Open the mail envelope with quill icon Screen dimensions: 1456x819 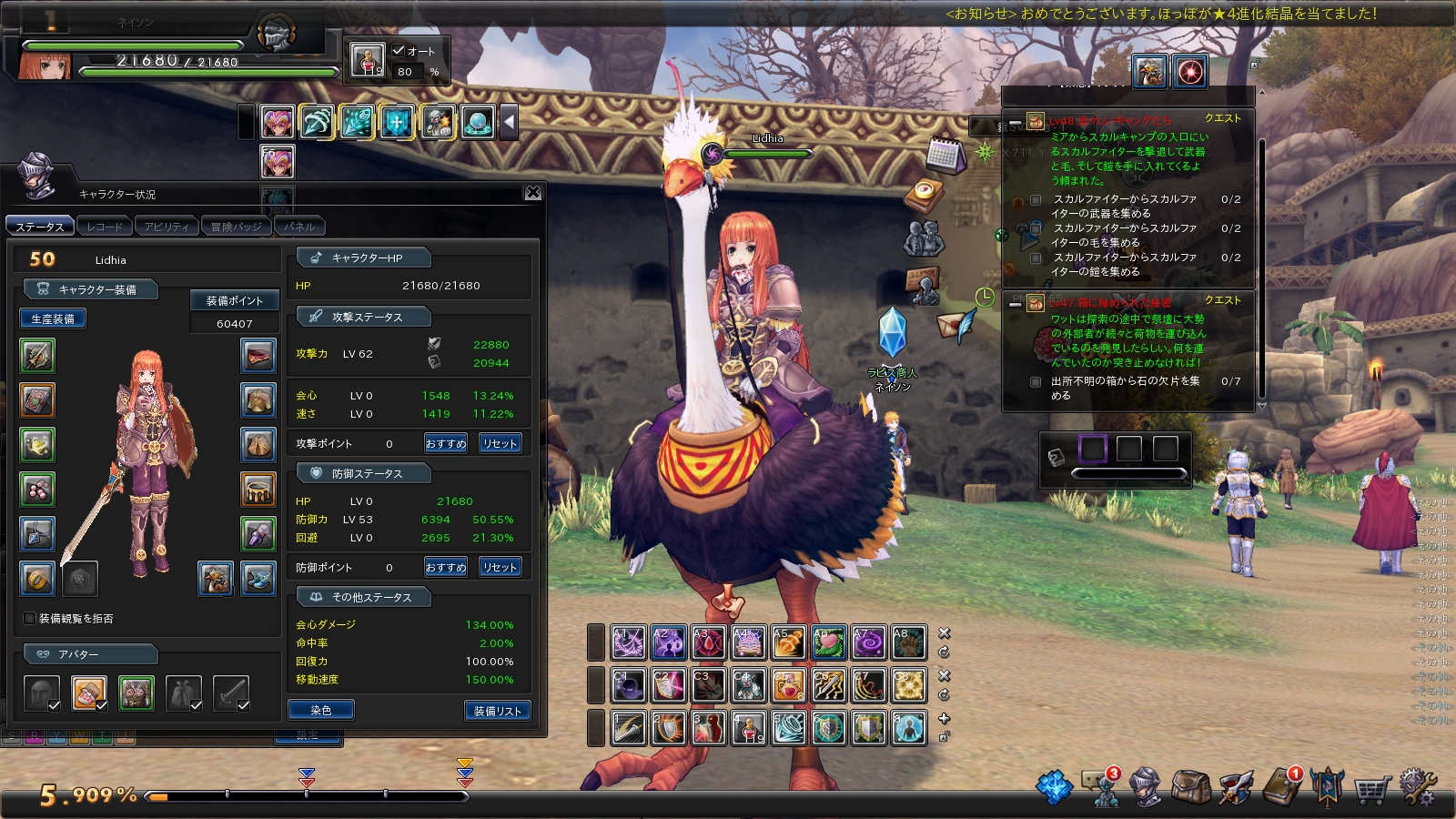(x=954, y=325)
